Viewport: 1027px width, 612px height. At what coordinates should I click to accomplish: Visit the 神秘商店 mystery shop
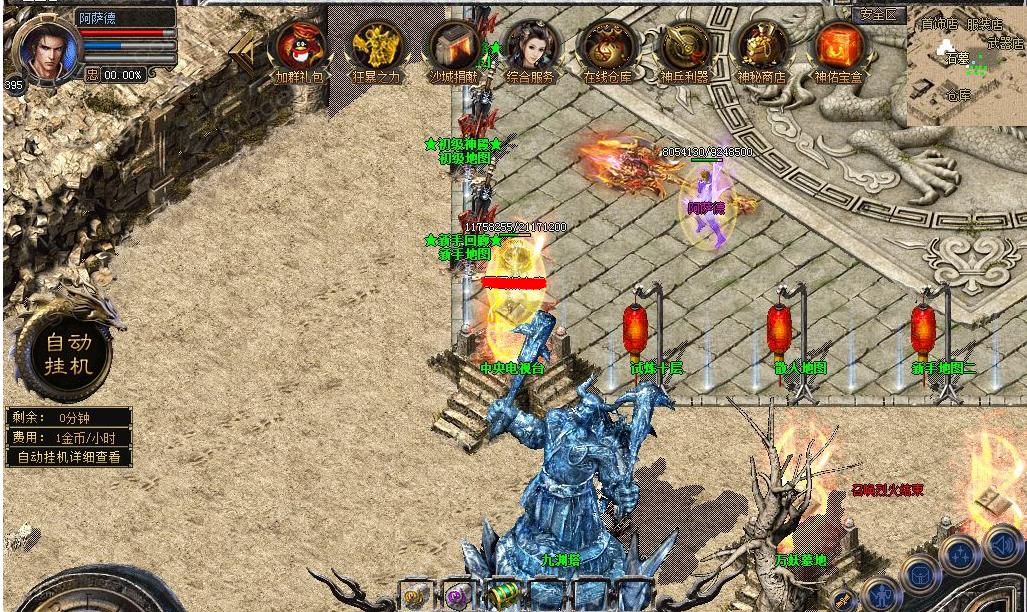coord(761,48)
